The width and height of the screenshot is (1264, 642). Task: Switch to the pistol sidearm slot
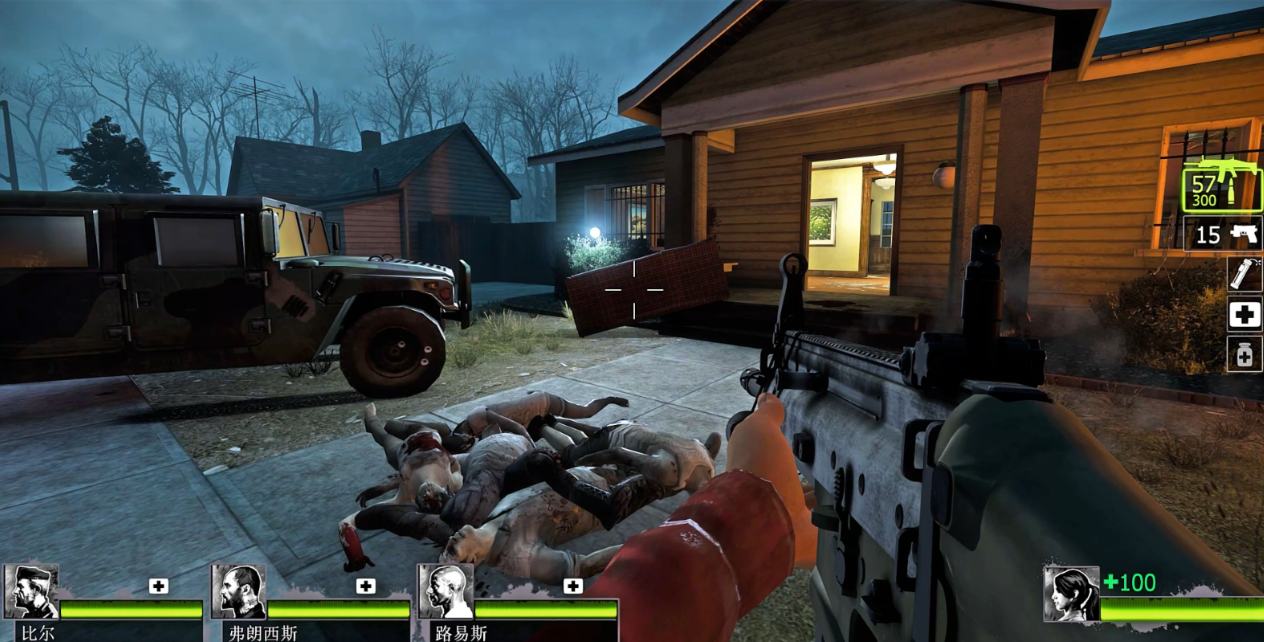pos(1223,234)
